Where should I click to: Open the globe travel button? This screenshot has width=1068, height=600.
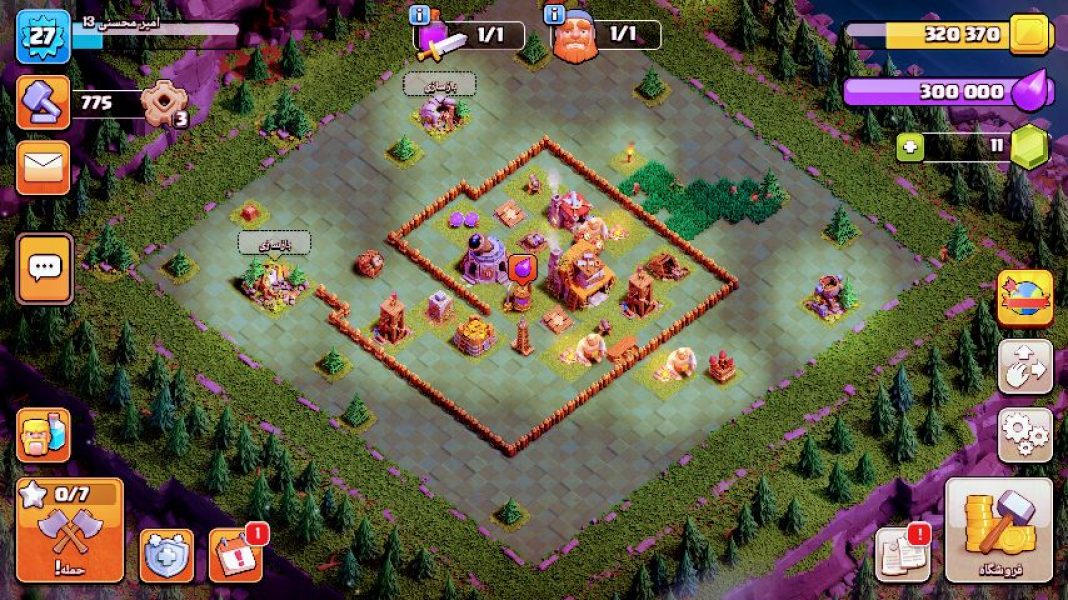(1025, 298)
